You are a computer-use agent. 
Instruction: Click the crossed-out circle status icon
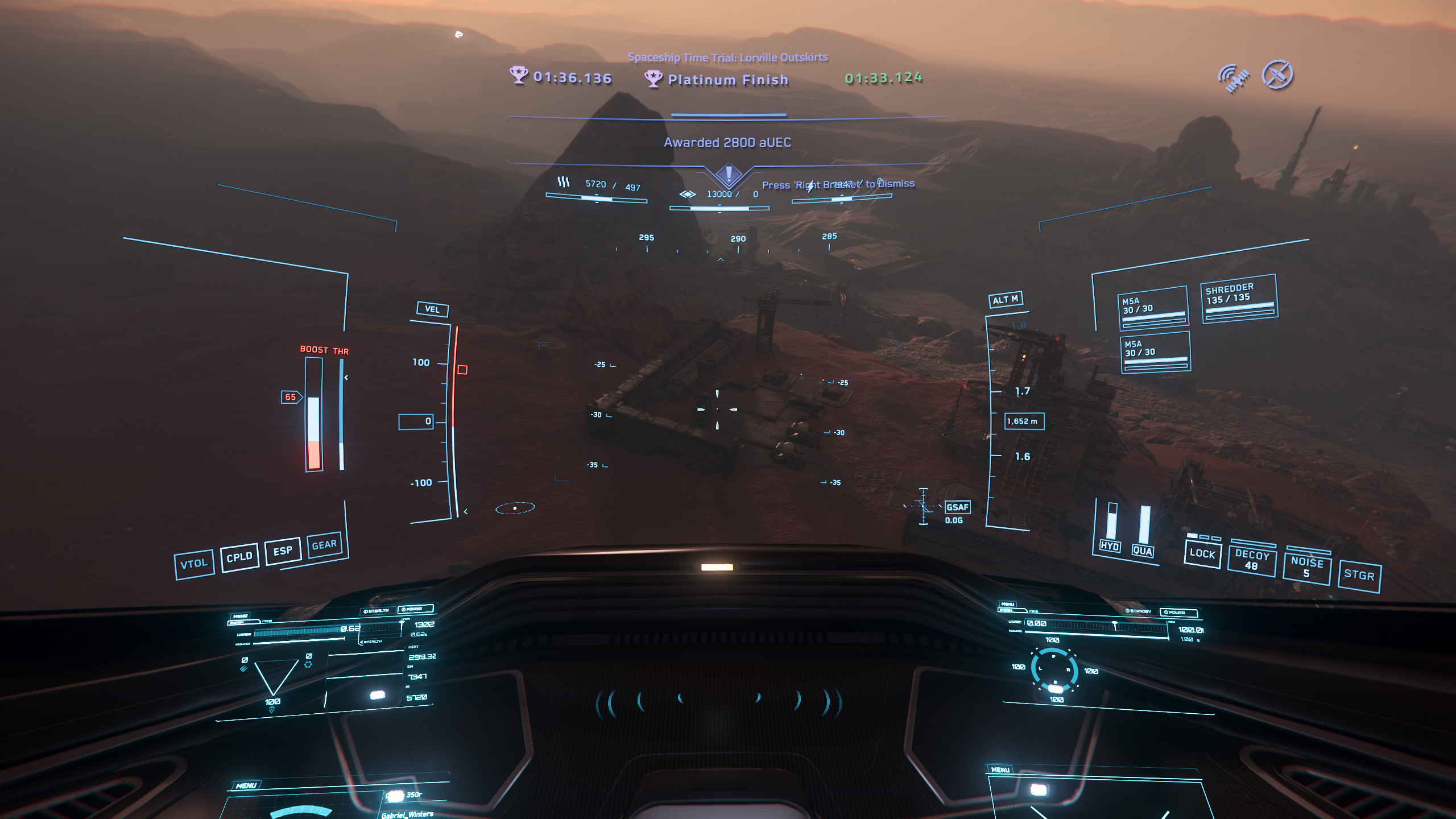click(x=1277, y=75)
